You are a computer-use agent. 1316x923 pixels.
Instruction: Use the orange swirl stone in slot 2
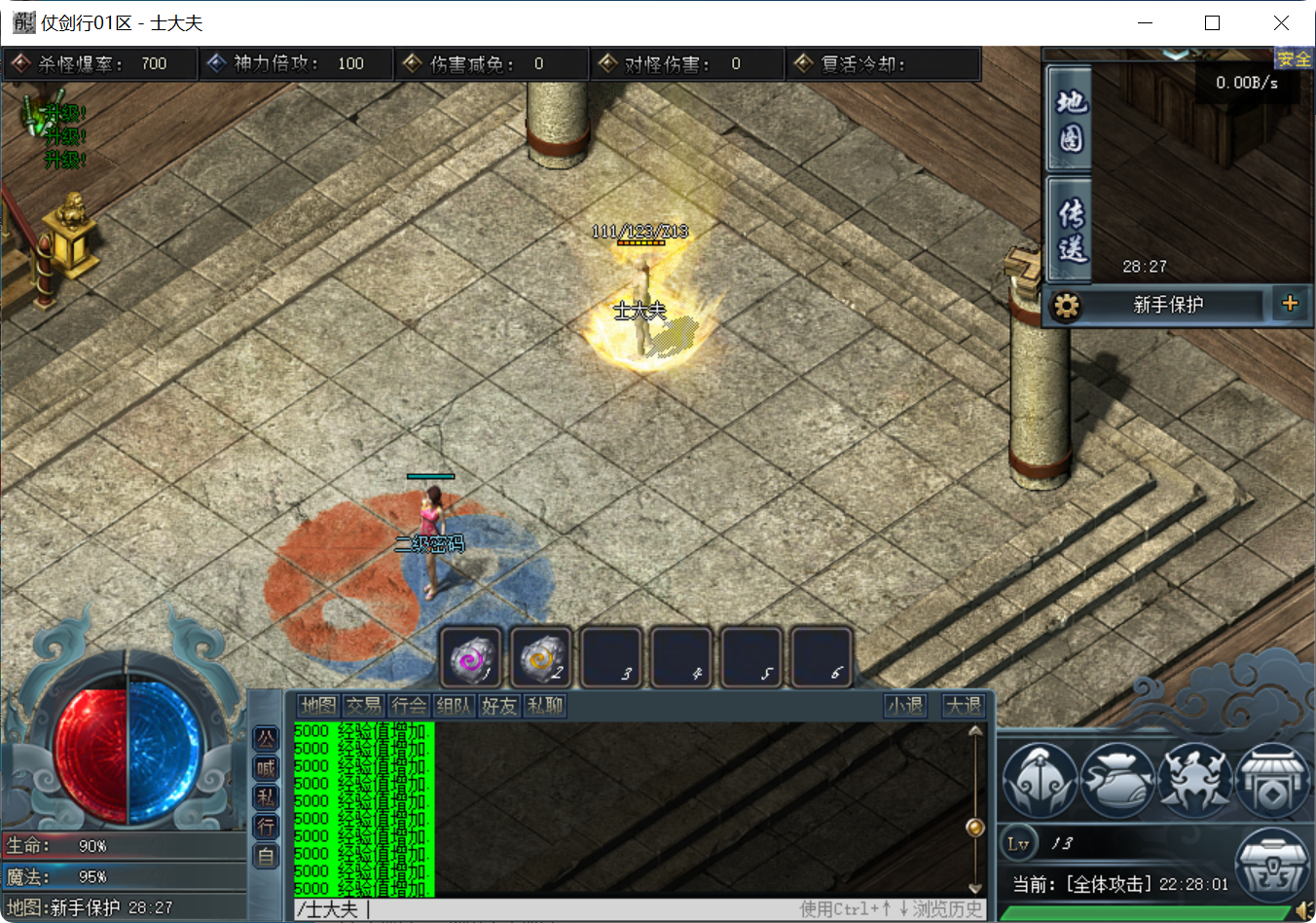(541, 658)
